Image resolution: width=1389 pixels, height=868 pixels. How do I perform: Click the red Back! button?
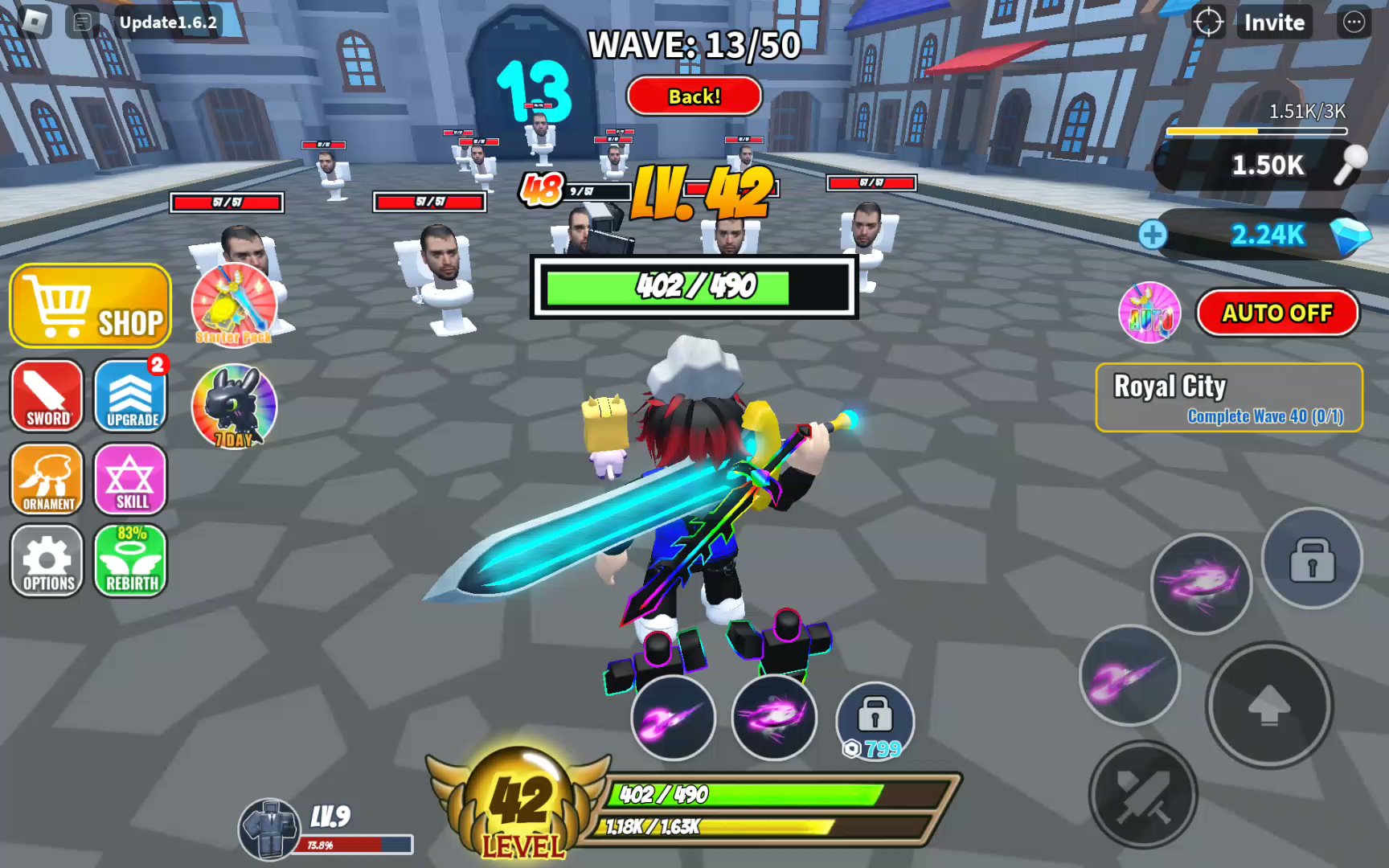(694, 96)
